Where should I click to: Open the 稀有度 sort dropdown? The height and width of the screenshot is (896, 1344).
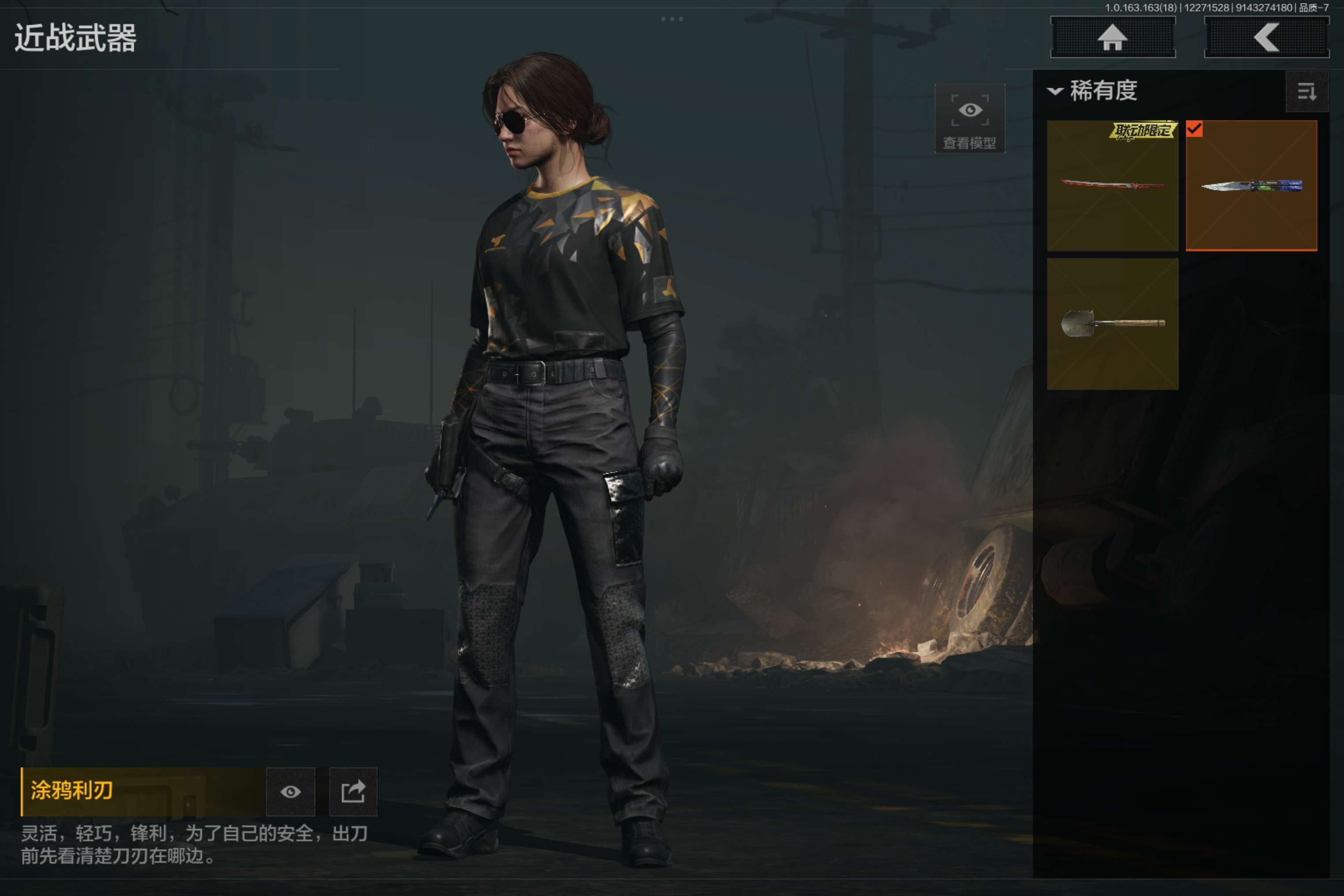point(1092,91)
